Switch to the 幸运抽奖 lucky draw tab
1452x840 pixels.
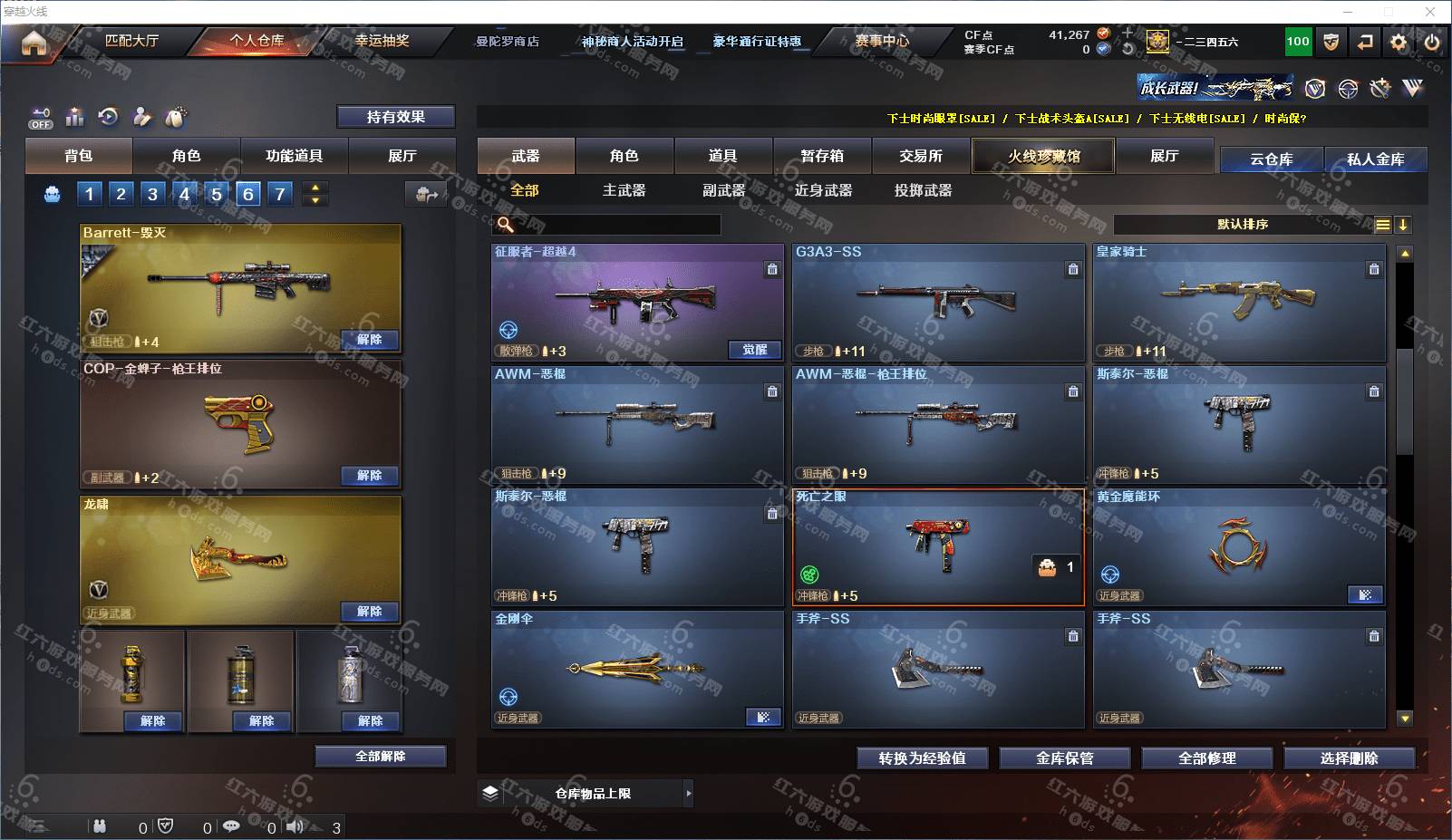point(382,41)
